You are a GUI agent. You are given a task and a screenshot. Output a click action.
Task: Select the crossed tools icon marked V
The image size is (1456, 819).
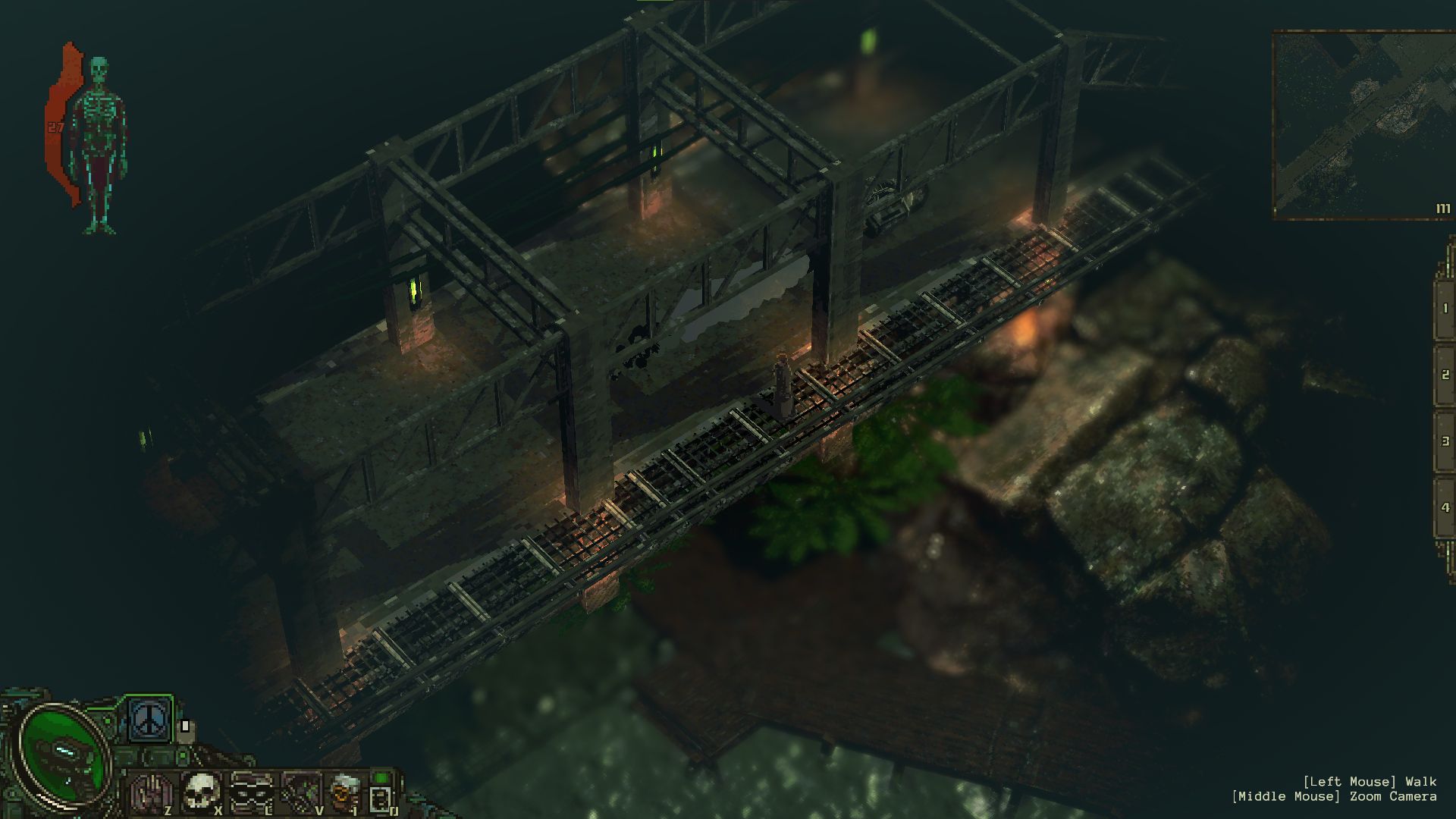(301, 792)
